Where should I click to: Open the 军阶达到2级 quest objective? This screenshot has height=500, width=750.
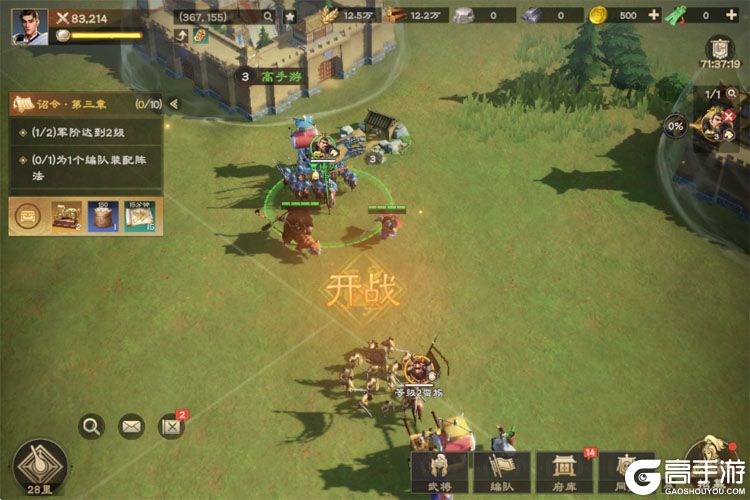[85, 131]
